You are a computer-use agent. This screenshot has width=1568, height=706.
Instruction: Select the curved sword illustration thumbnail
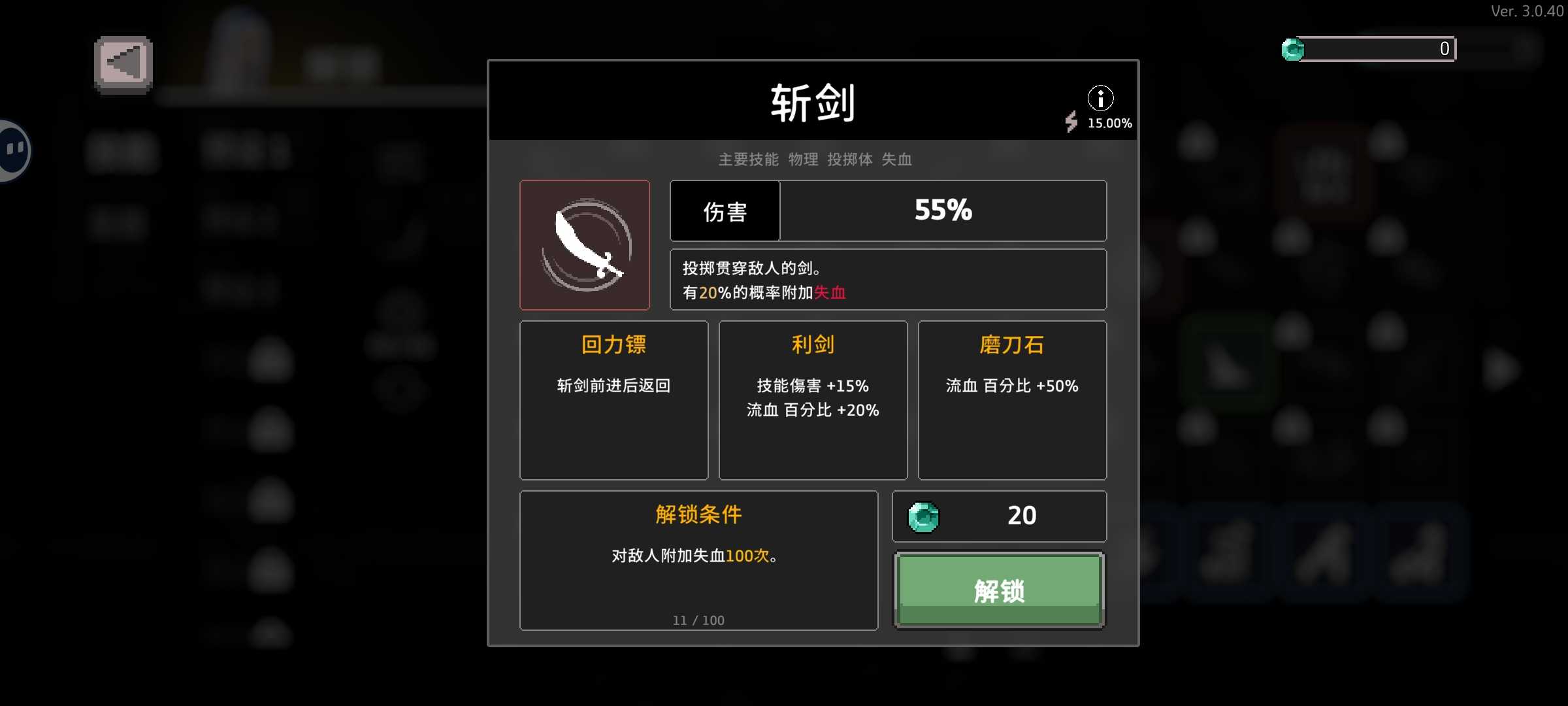585,245
